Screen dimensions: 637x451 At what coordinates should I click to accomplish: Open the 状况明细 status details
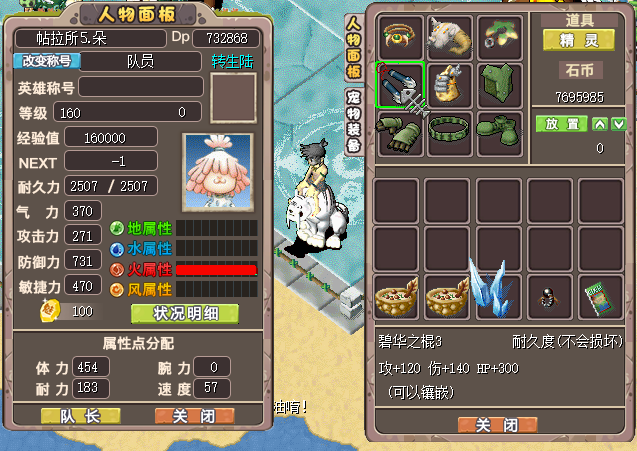tap(184, 313)
